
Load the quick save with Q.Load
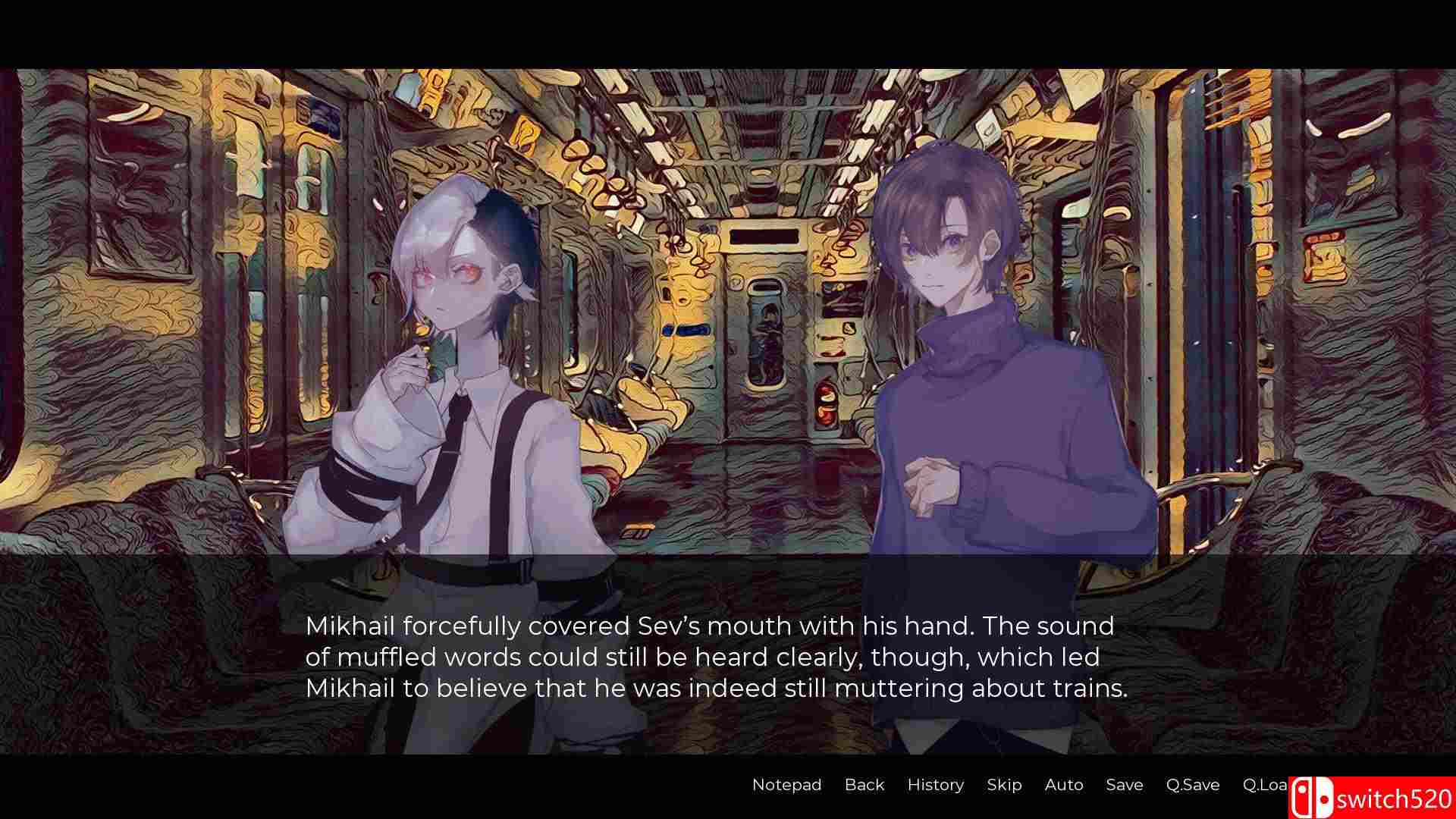(1266, 785)
